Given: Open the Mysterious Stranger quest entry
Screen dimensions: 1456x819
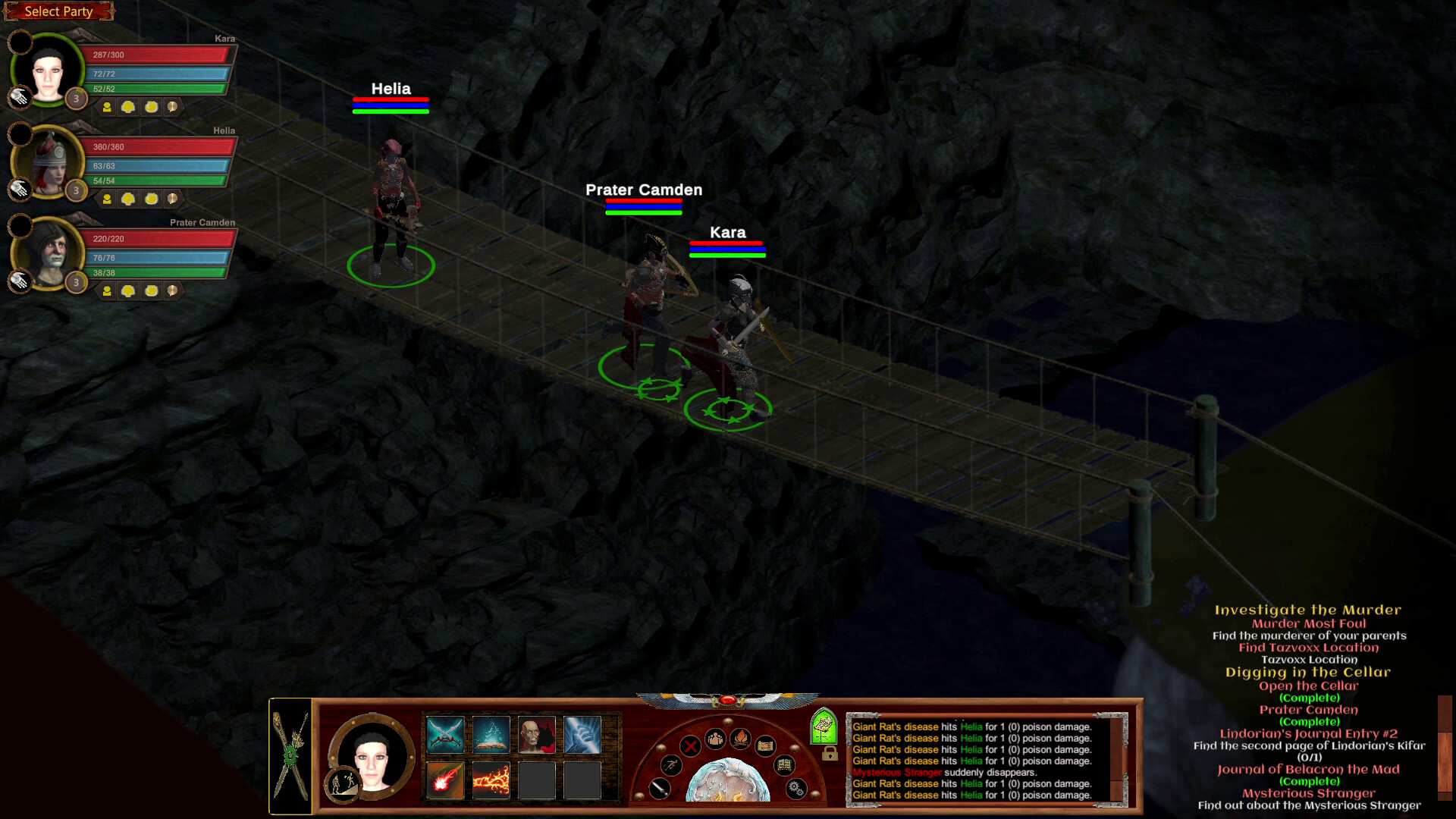Looking at the screenshot, I should pos(1308,792).
